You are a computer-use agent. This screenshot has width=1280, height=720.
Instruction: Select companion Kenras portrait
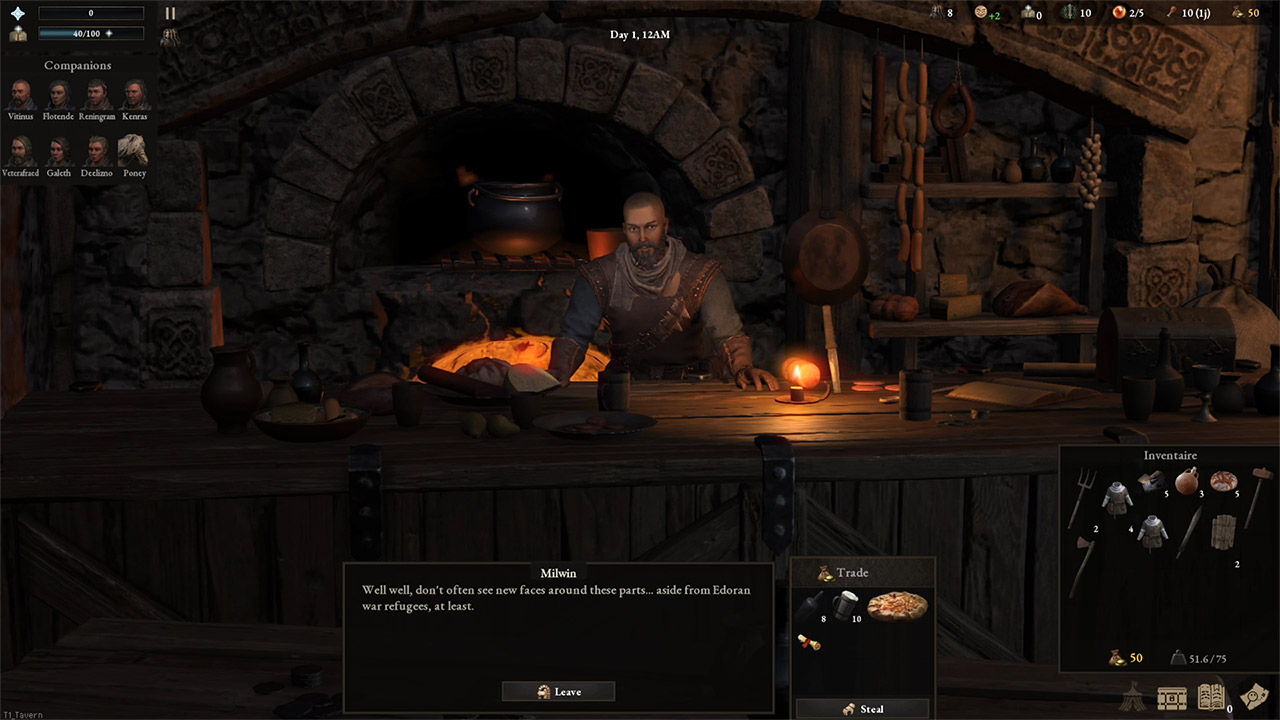pos(135,95)
